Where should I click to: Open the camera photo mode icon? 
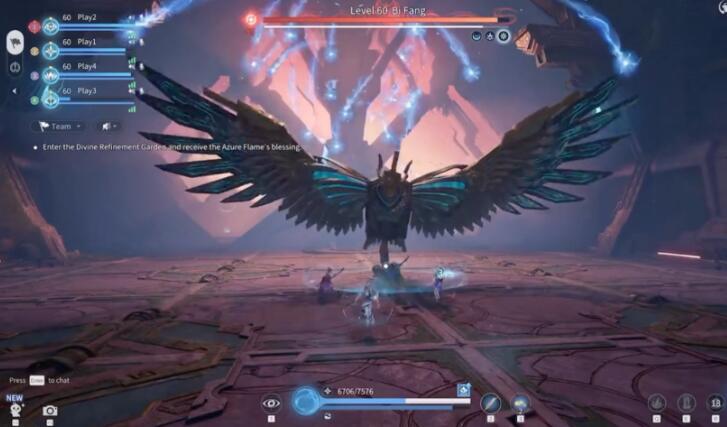[50, 410]
